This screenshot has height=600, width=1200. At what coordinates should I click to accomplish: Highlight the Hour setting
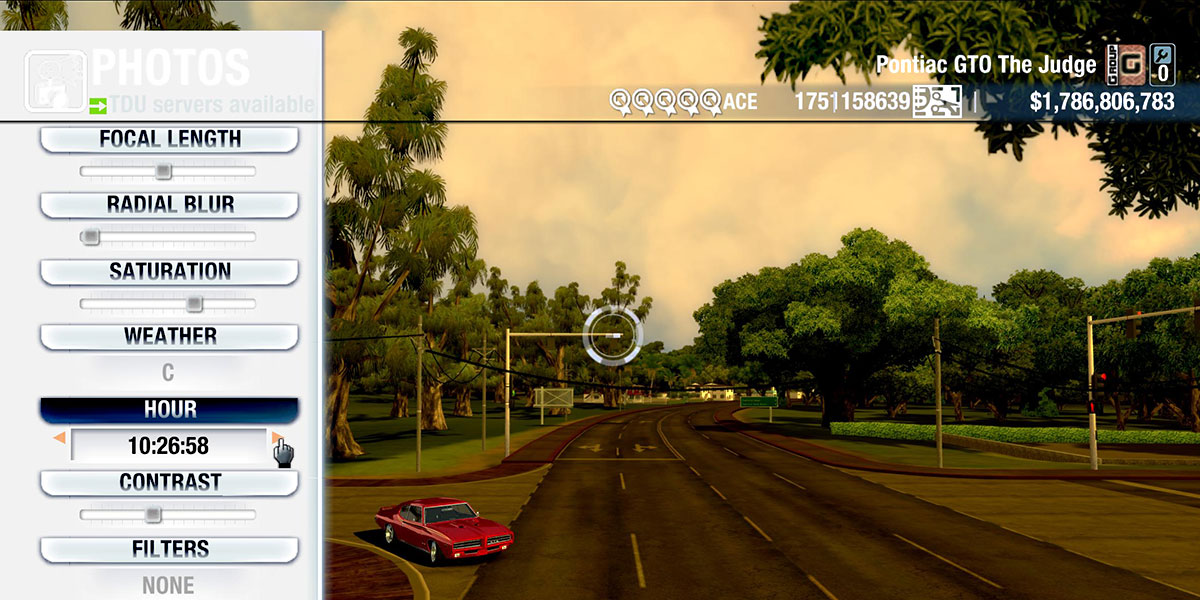point(169,410)
